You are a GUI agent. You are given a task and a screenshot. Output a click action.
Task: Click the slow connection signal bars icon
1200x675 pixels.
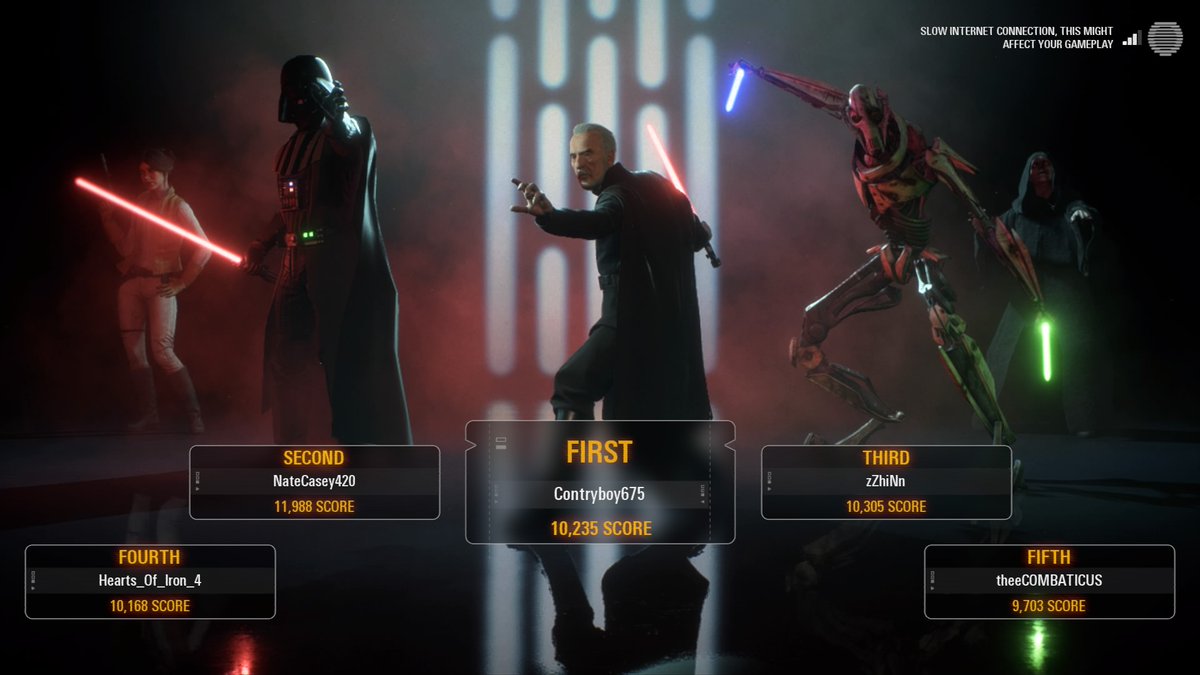pyautogui.click(x=1132, y=38)
